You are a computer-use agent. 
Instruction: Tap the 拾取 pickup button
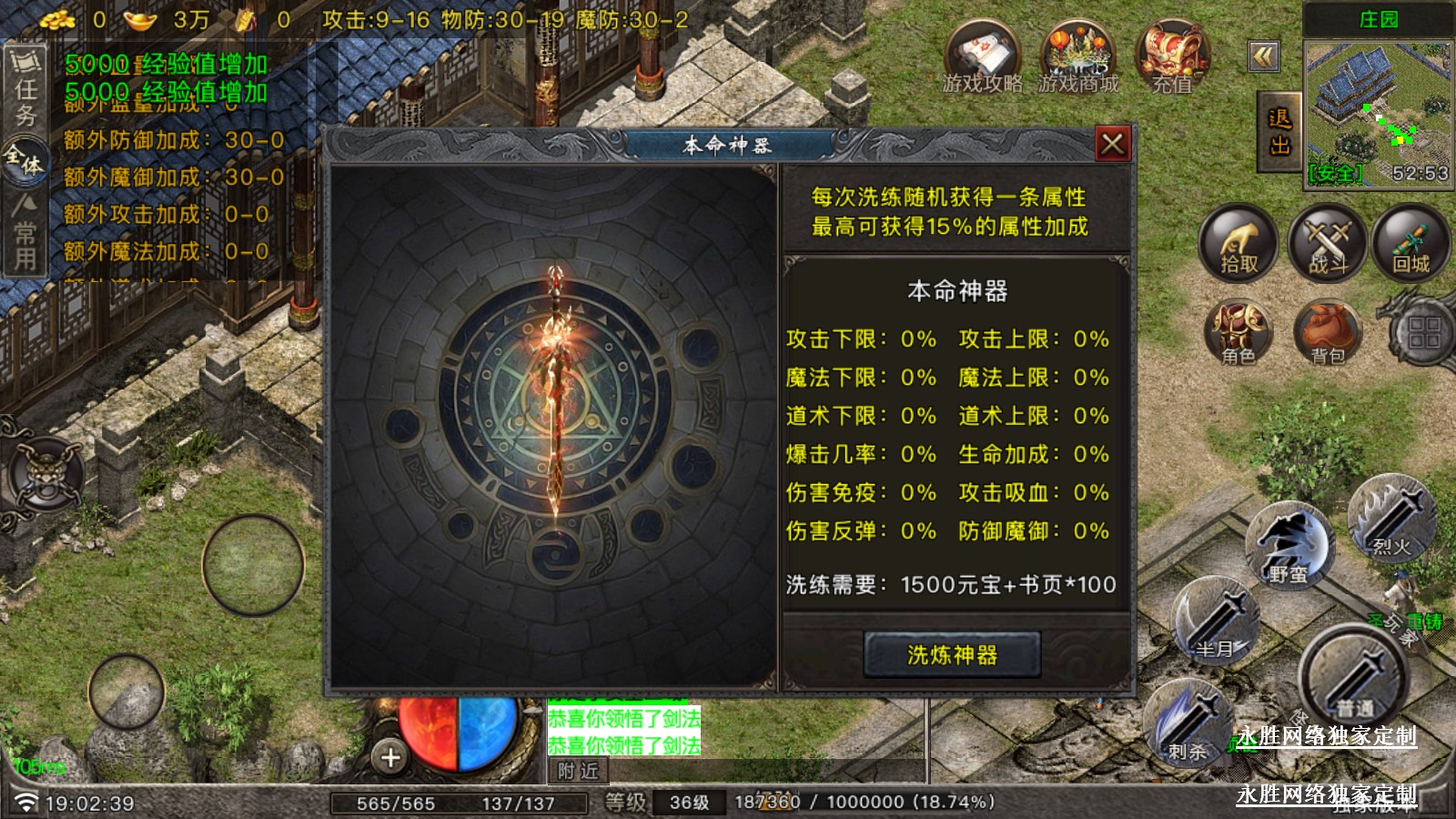(1239, 243)
